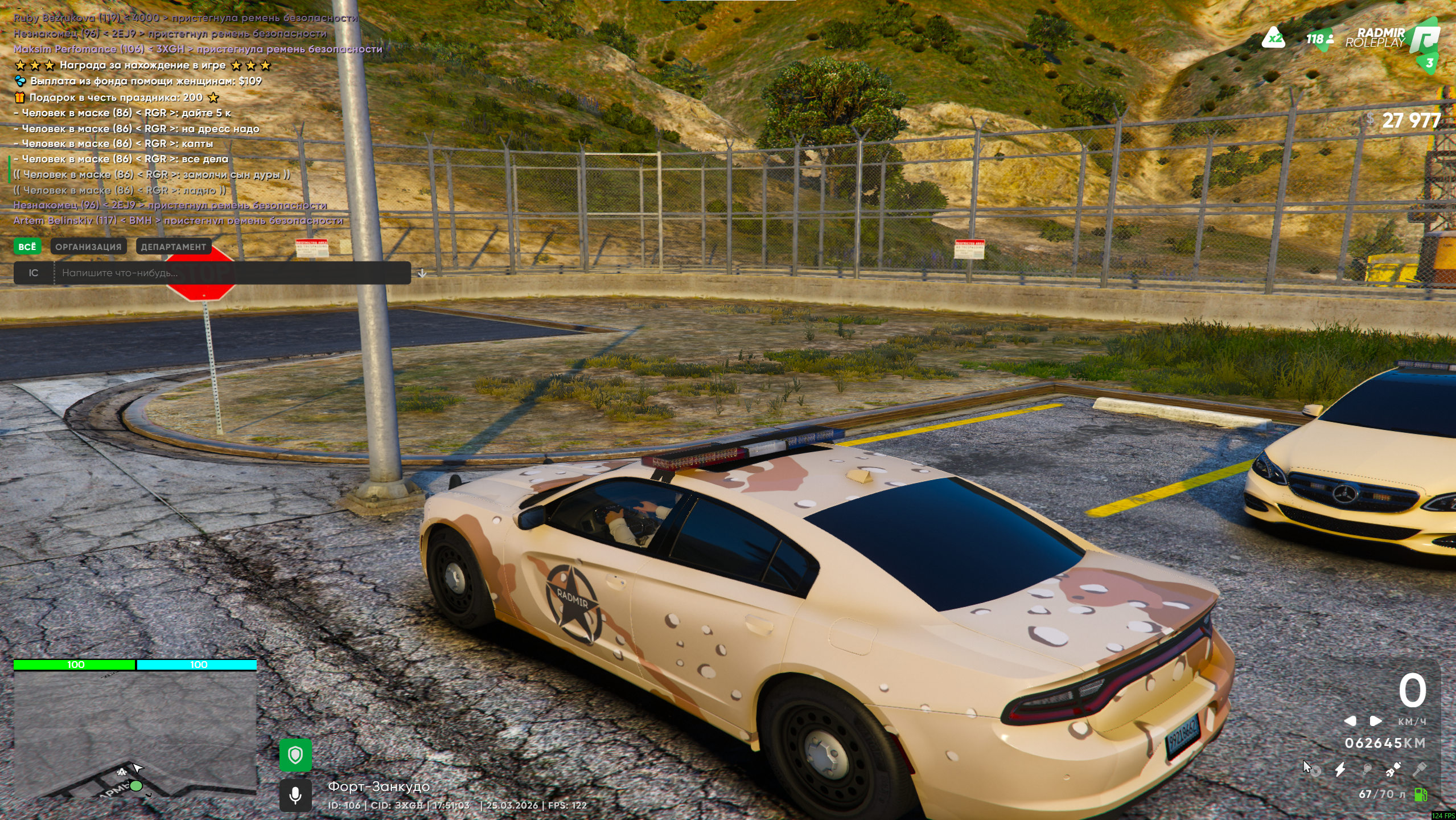The image size is (1456, 820).
Task: Click the seatbelt indicator icon
Action: point(1393,769)
